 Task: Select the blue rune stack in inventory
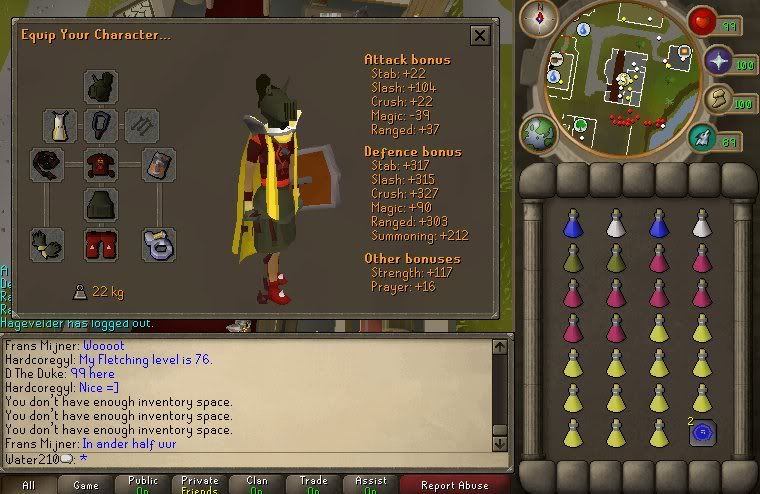click(x=702, y=433)
